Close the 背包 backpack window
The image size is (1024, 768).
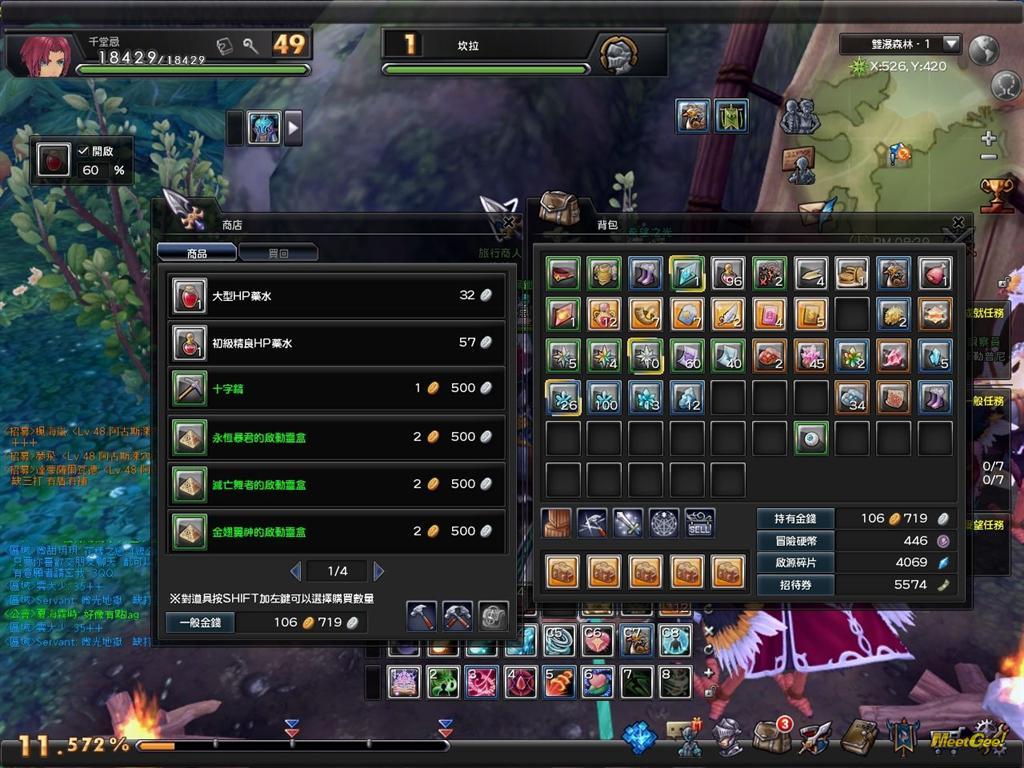coord(958,223)
